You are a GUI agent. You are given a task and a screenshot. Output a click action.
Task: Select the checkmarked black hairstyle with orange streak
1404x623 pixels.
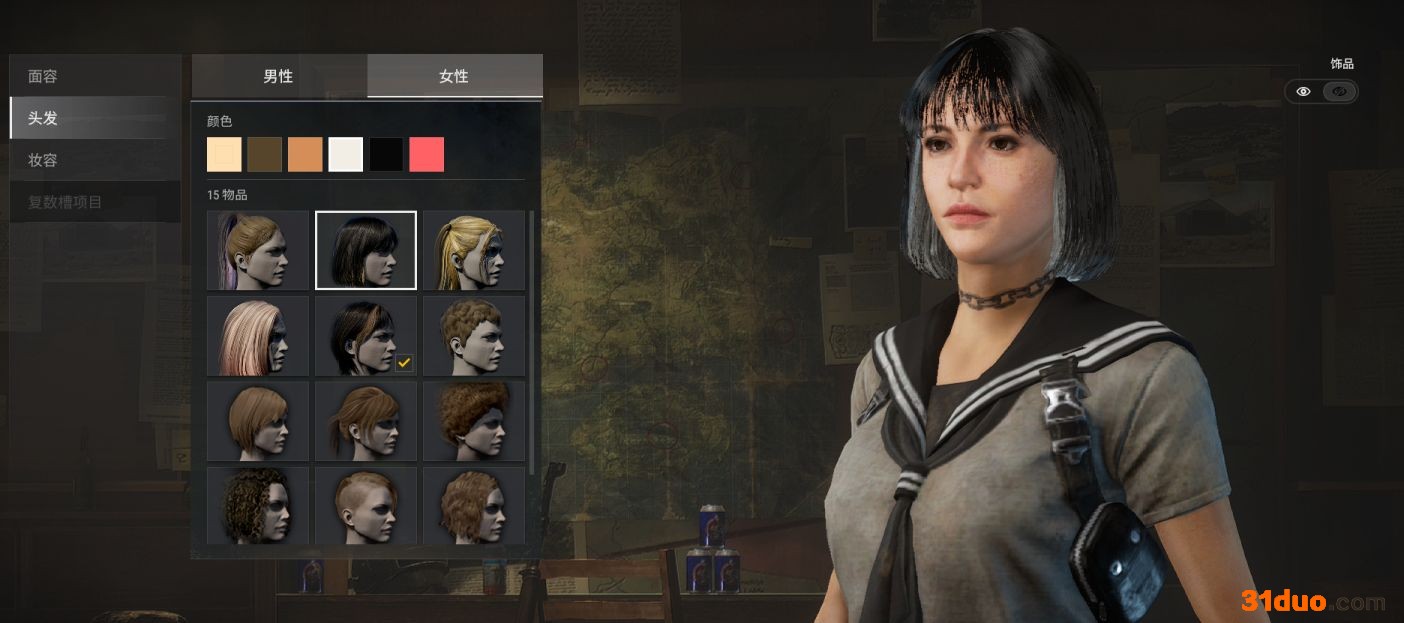pos(366,335)
